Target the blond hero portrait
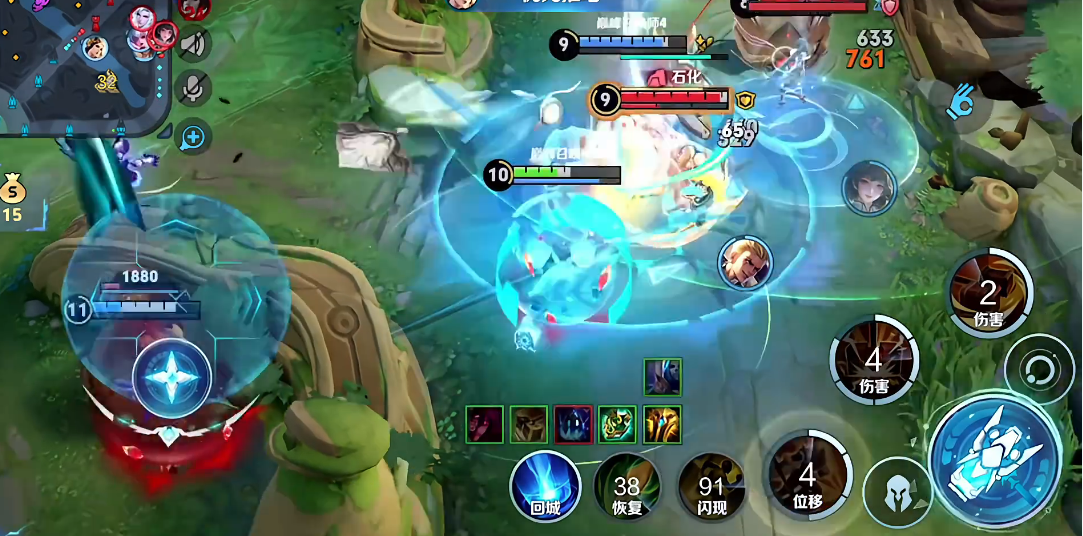 [745, 264]
